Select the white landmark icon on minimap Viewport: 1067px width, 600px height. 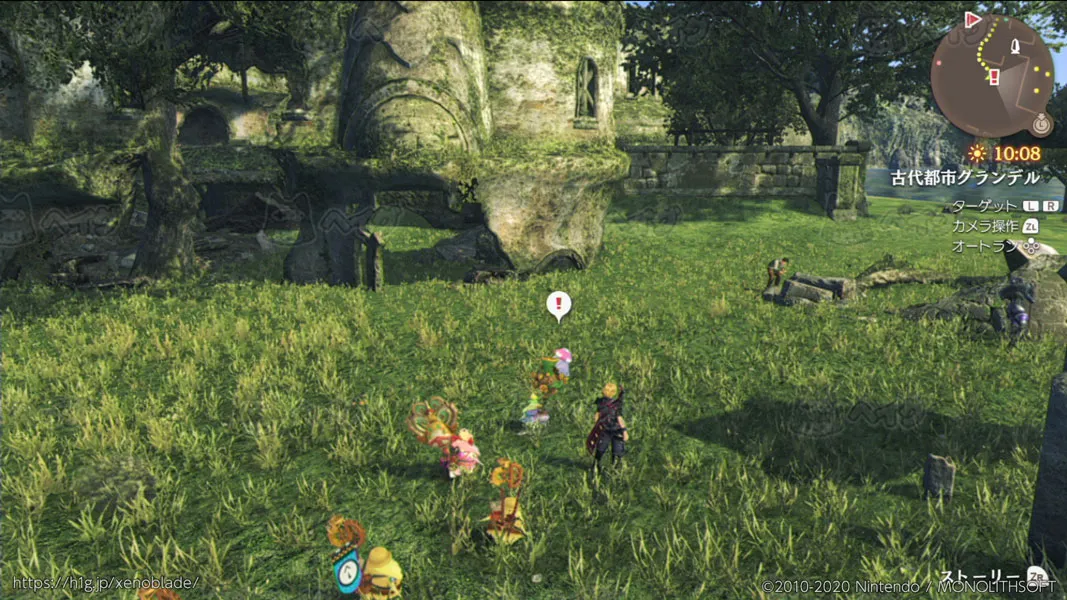pyautogui.click(x=1015, y=47)
